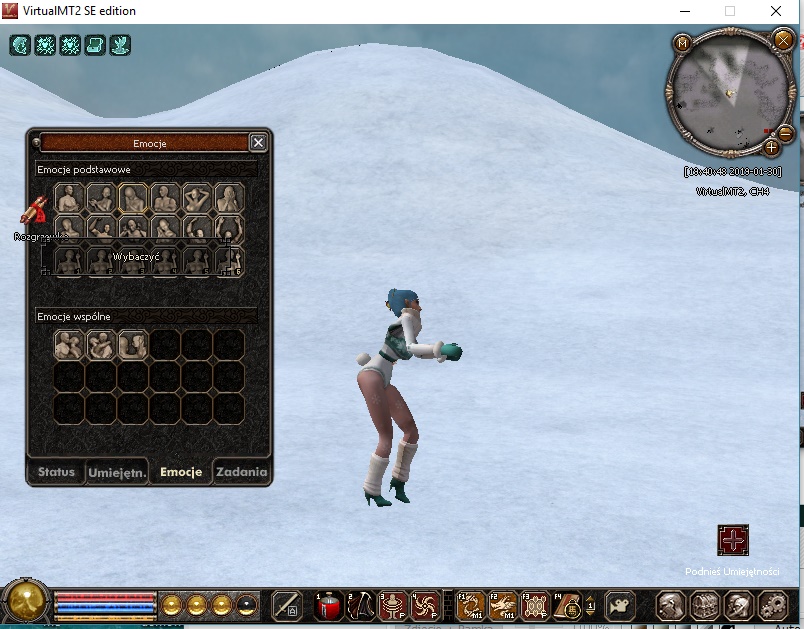Open the settings gear icon in the bottom bar

tap(771, 605)
